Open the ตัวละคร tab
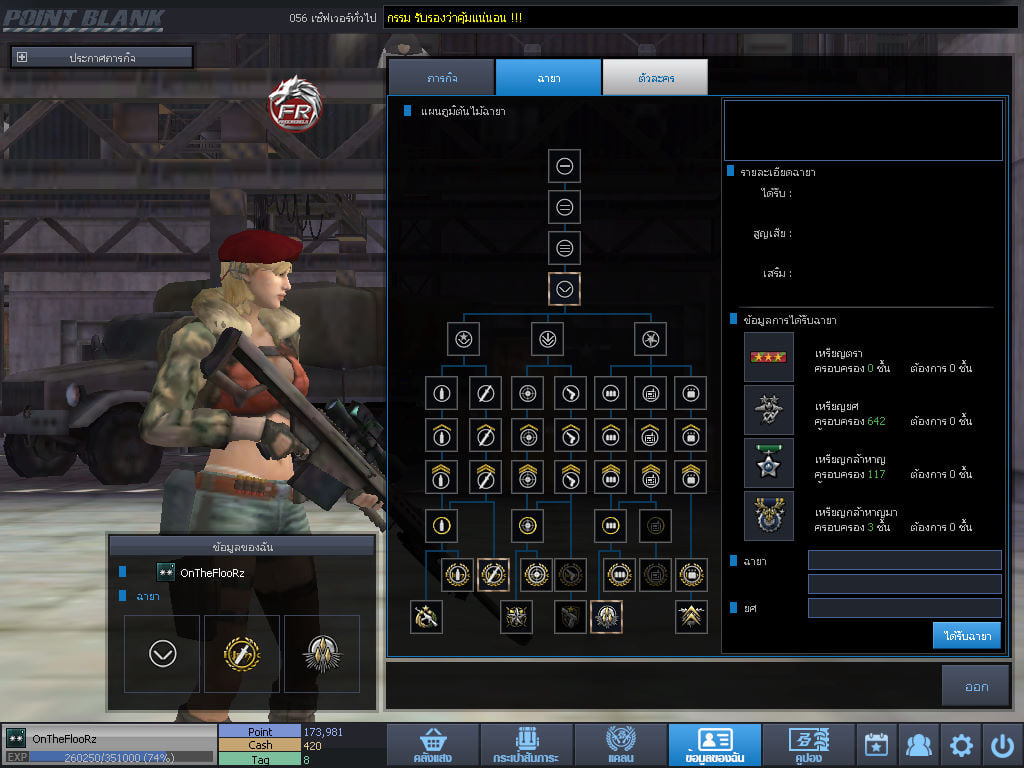Image resolution: width=1024 pixels, height=768 pixels. (x=655, y=78)
